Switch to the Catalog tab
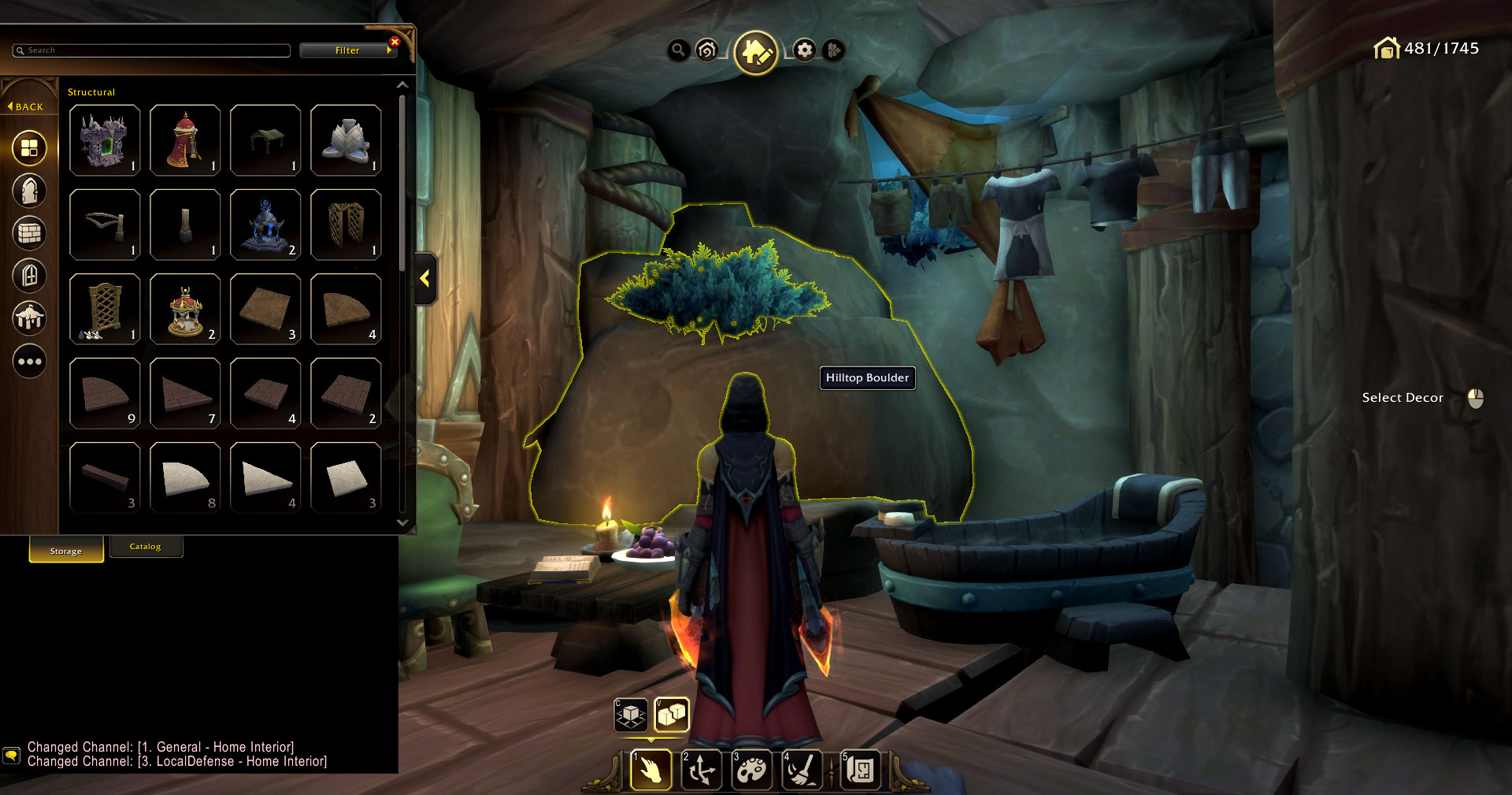 point(146,545)
